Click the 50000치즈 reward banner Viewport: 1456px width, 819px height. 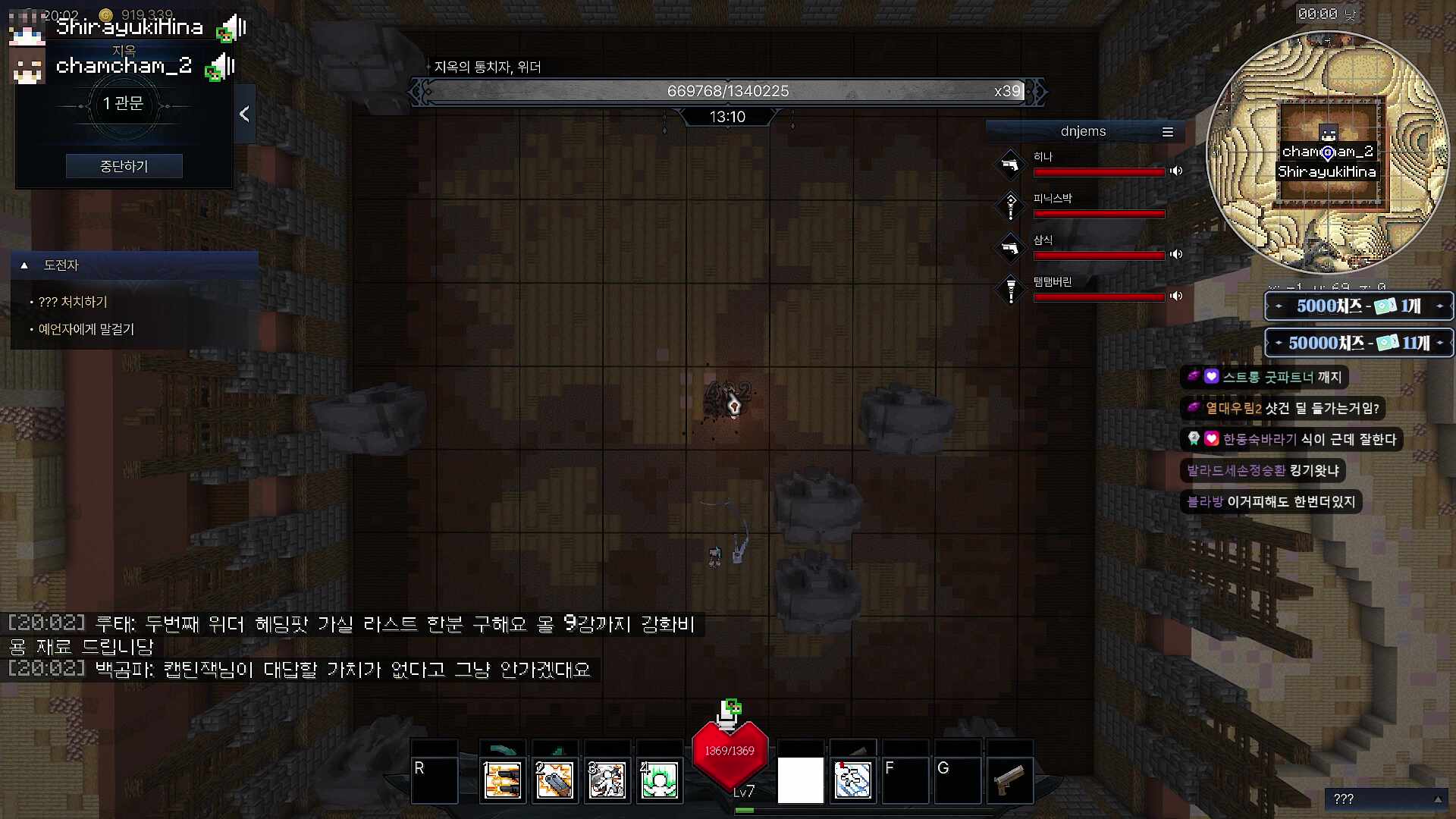coord(1357,343)
